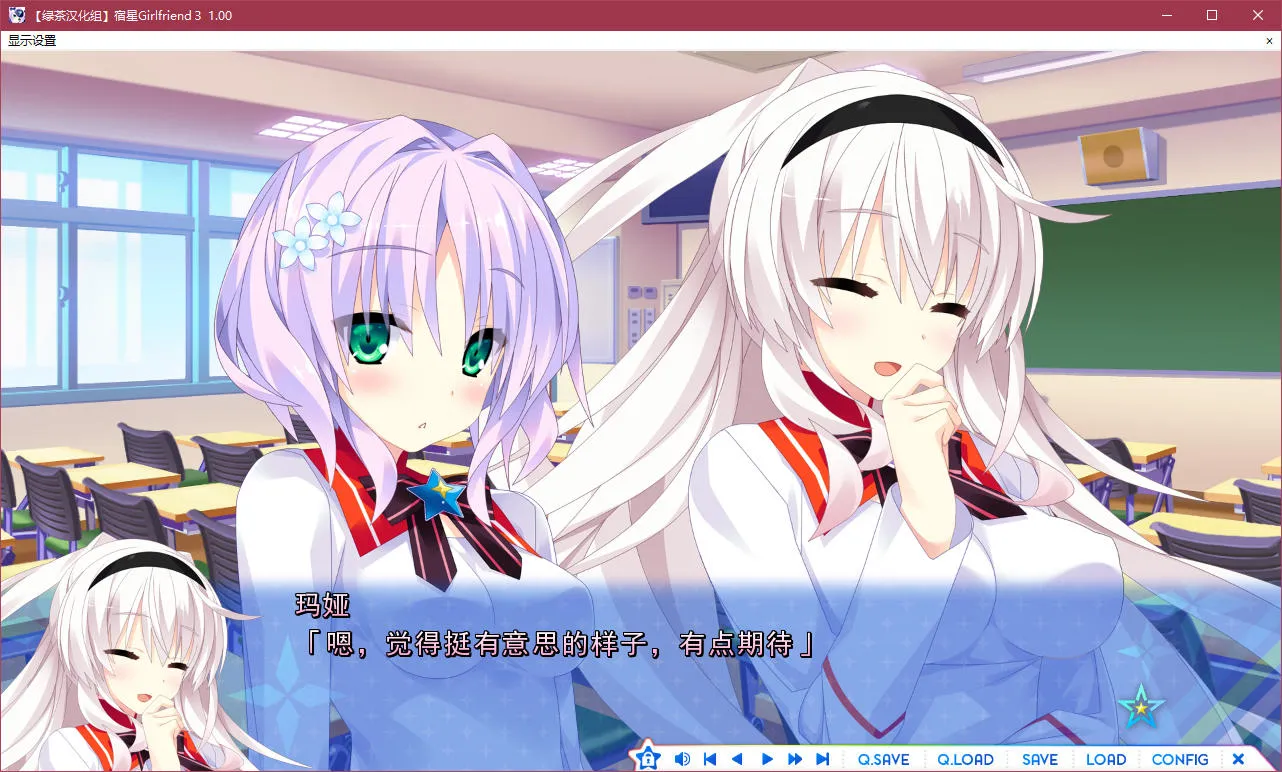Click the glowing star icon at bottom-right
The height and width of the screenshot is (772, 1282).
pos(1143,708)
